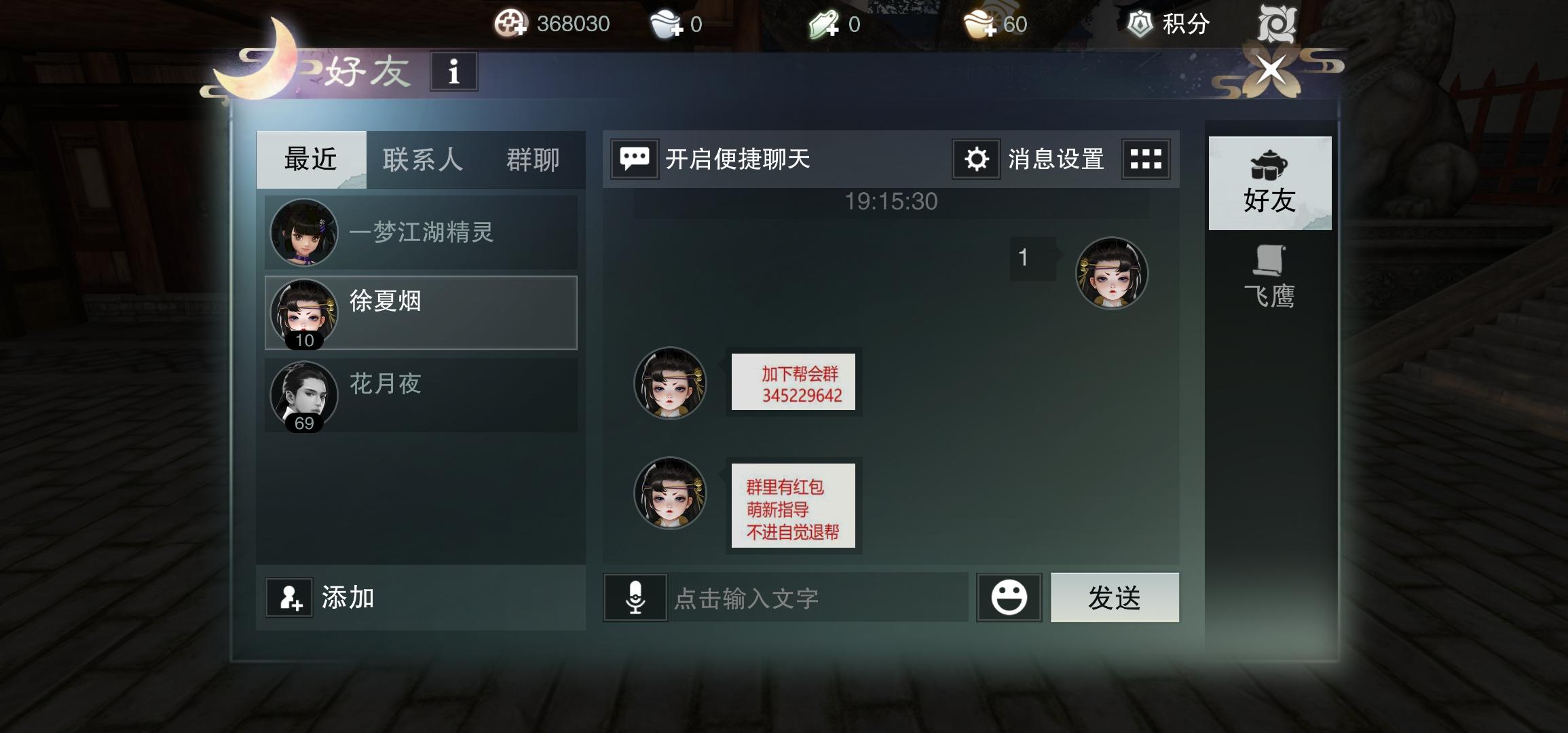Open the 群聊 tab
This screenshot has height=733, width=1568.
point(532,159)
